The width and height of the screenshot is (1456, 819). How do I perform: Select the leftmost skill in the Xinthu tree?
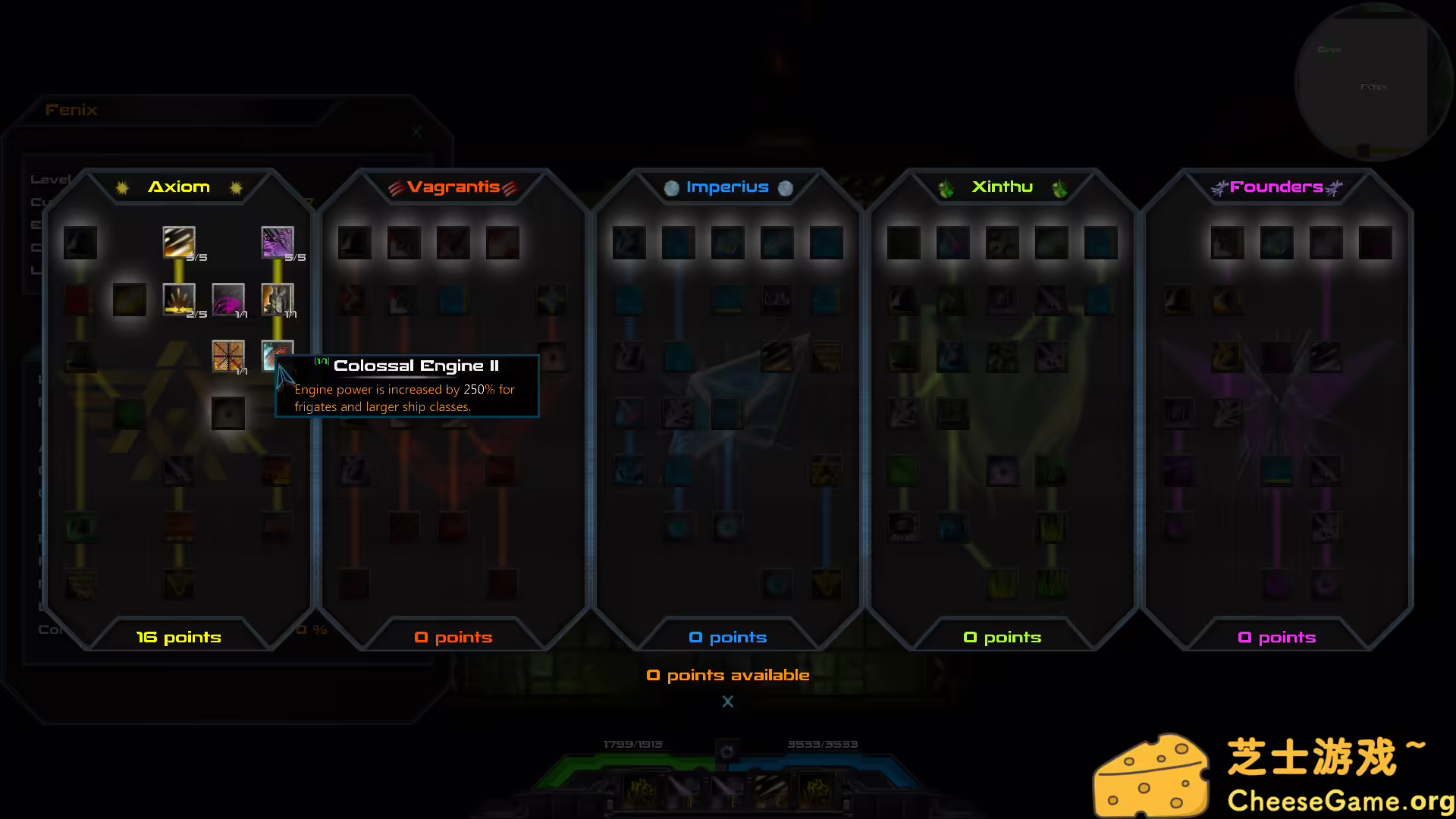click(x=903, y=242)
